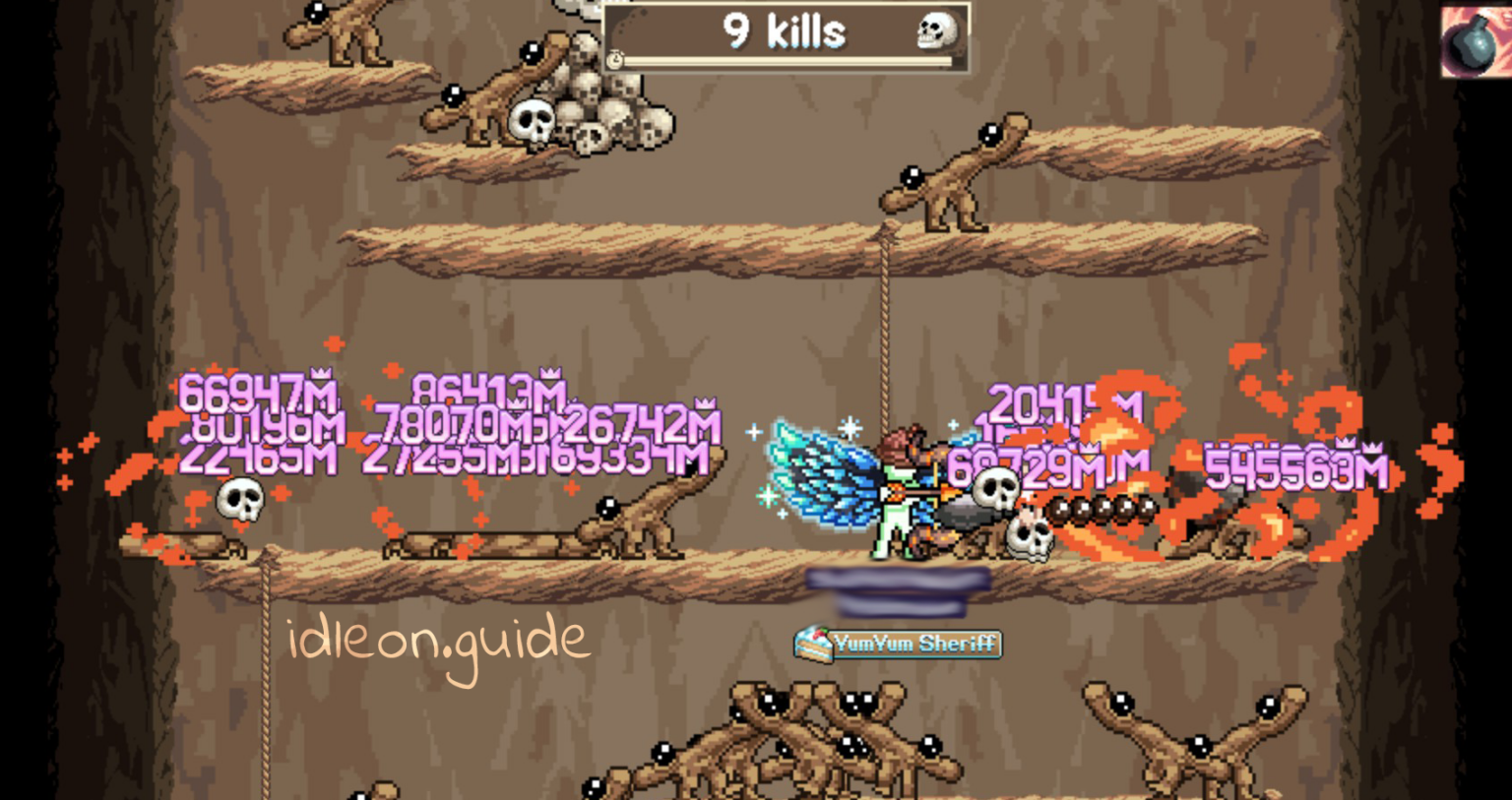Click the skull icon on the kills counter
The width and height of the screenshot is (1512, 800).
936,31
